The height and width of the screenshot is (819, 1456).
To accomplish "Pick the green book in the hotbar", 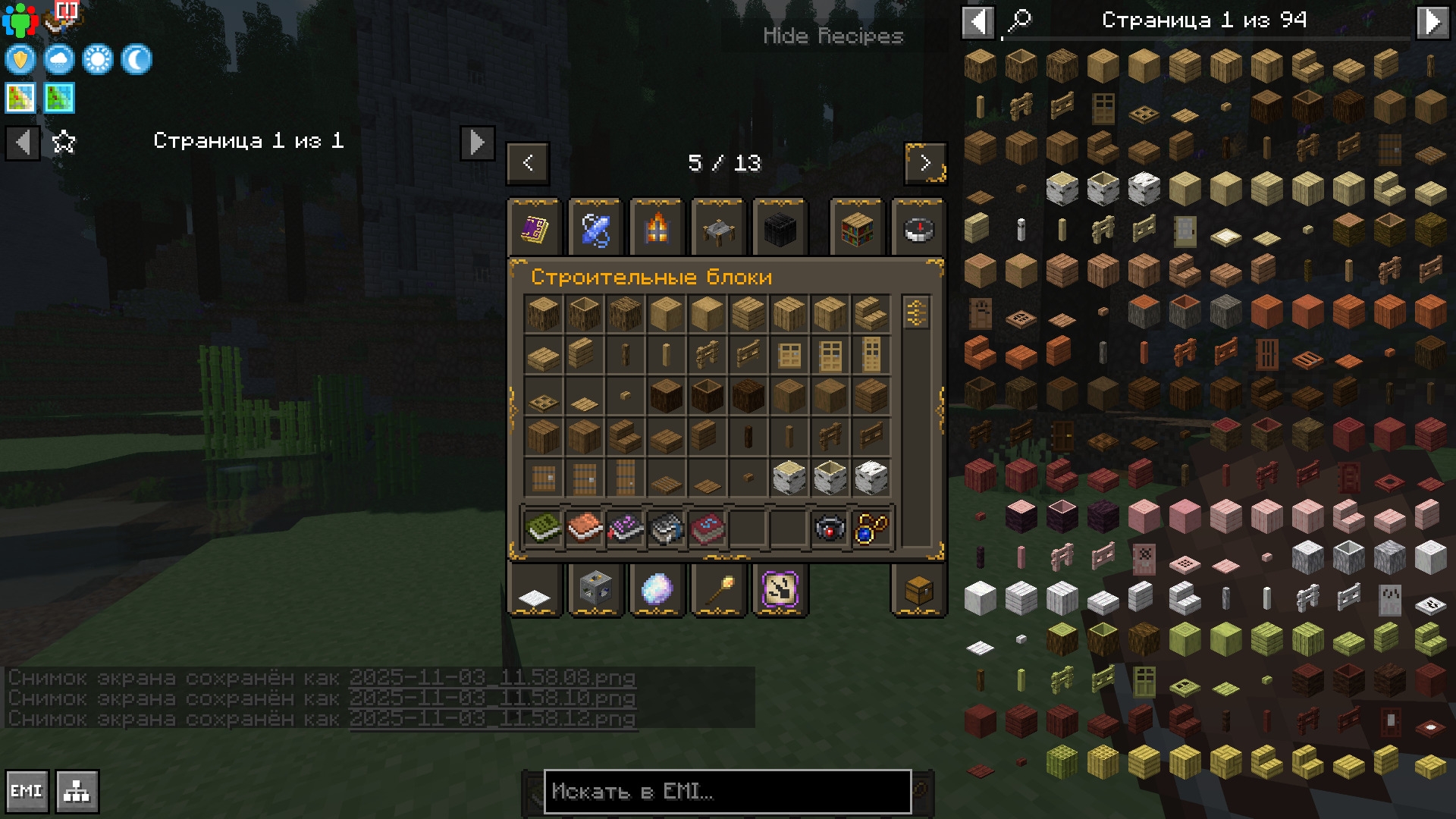I will [x=543, y=528].
